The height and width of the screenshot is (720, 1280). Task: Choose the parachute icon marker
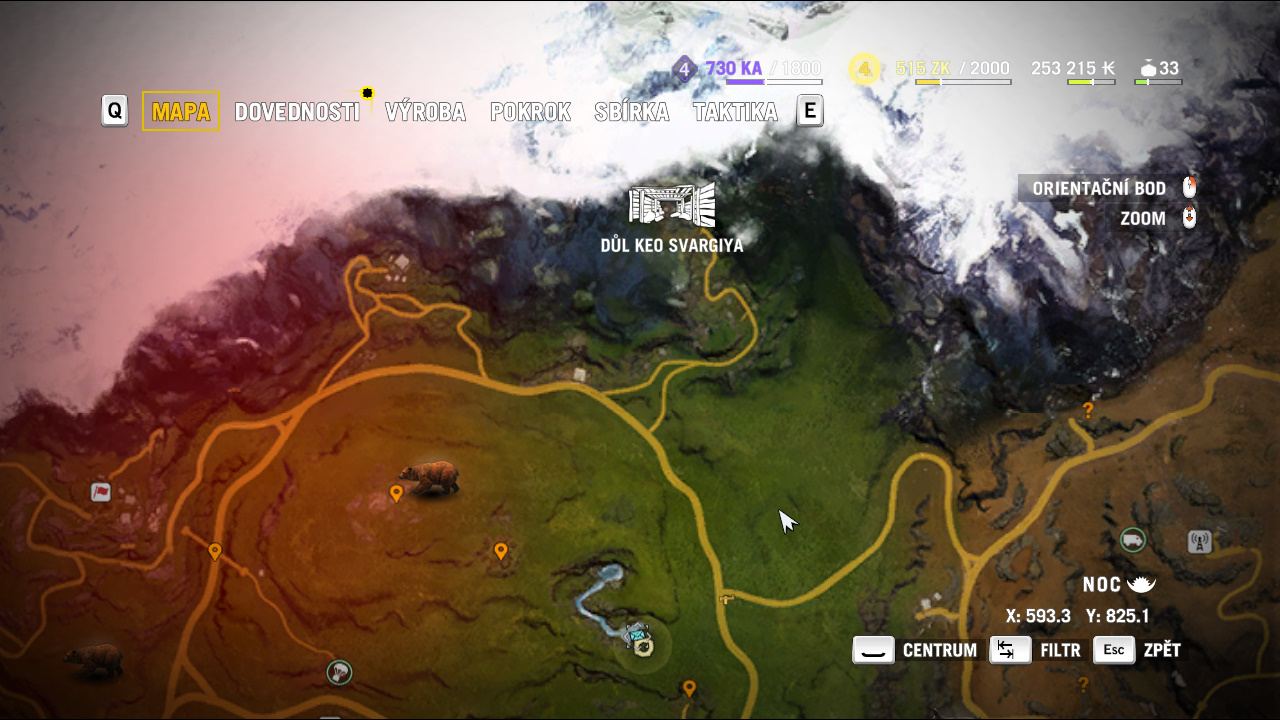pyautogui.click(x=340, y=672)
